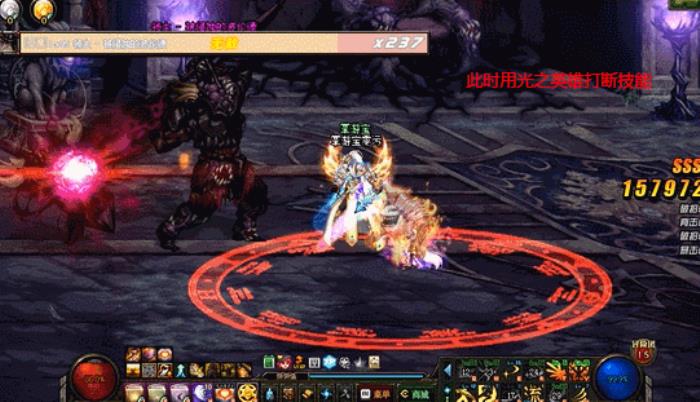Open the 菜单 menu button
The width and height of the screenshot is (700, 402).
pyautogui.click(x=373, y=393)
